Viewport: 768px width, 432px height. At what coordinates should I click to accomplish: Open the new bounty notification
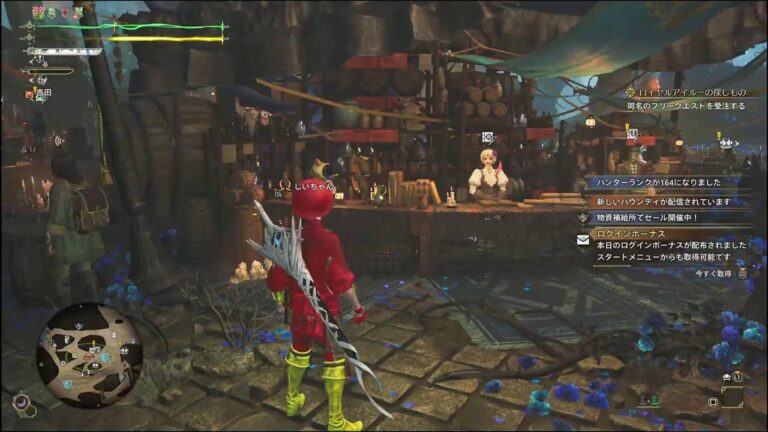pyautogui.click(x=663, y=200)
